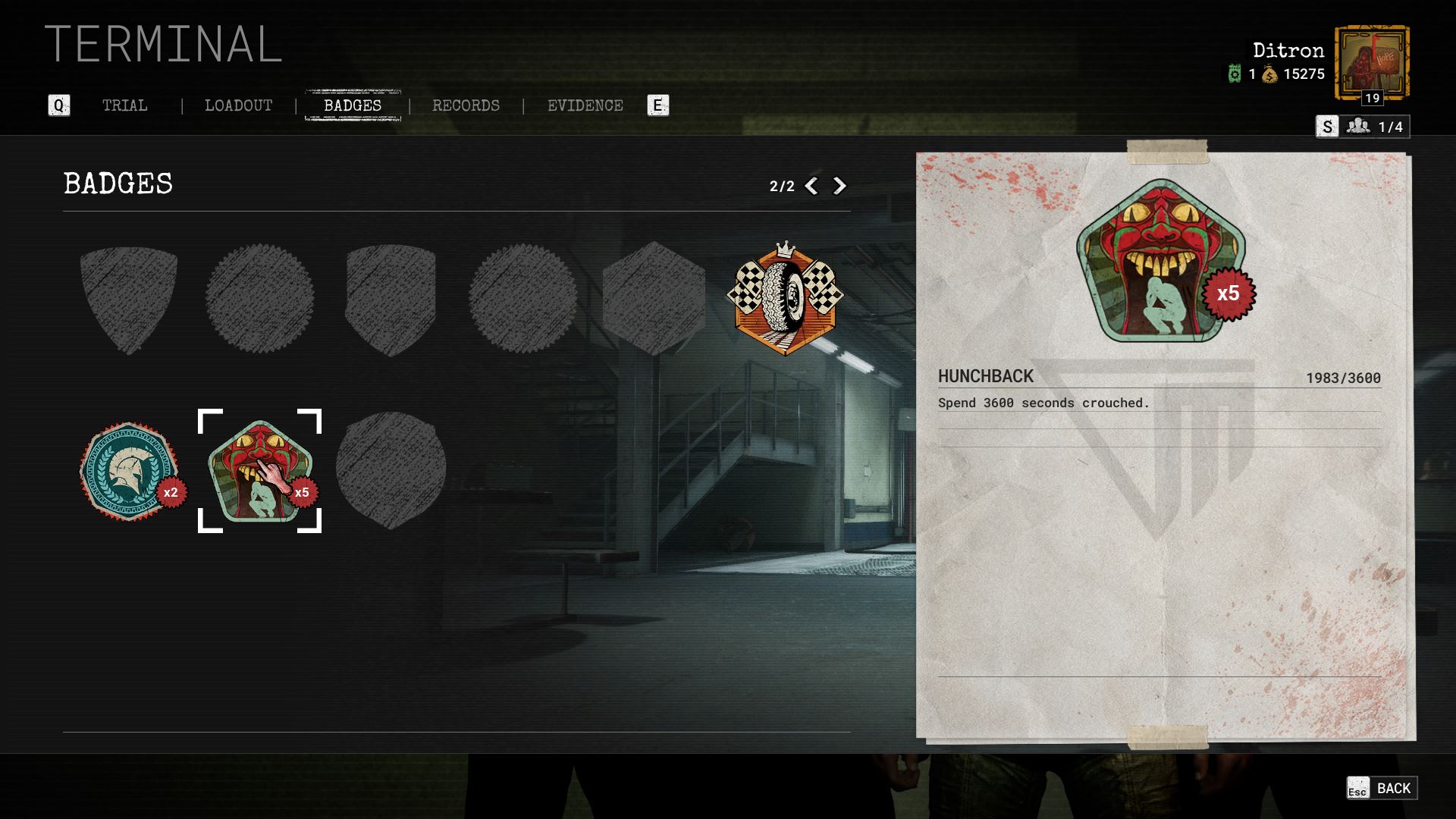Click the Back button
This screenshot has height=819, width=1456.
(x=1382, y=789)
